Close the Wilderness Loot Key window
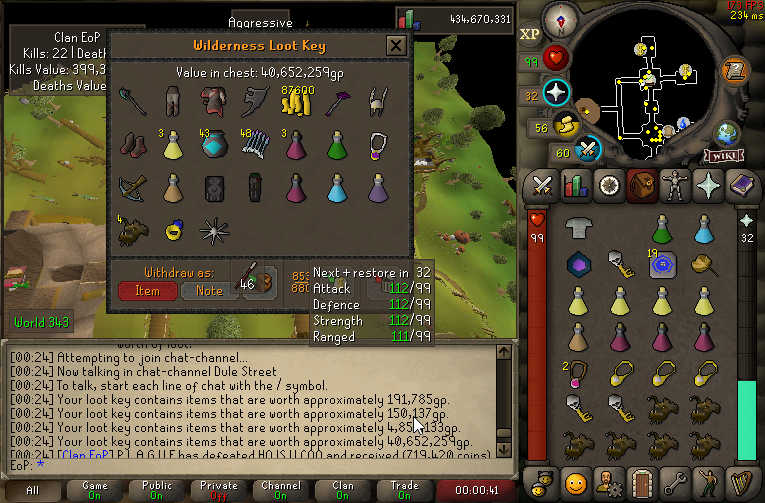The image size is (765, 503). pos(396,46)
